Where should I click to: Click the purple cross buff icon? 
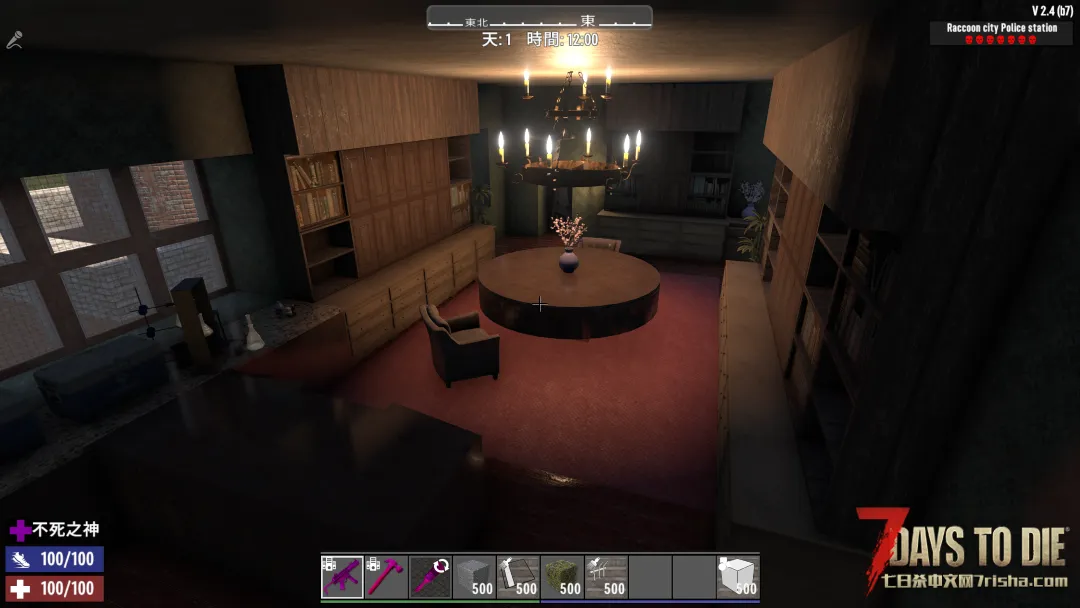(x=19, y=530)
